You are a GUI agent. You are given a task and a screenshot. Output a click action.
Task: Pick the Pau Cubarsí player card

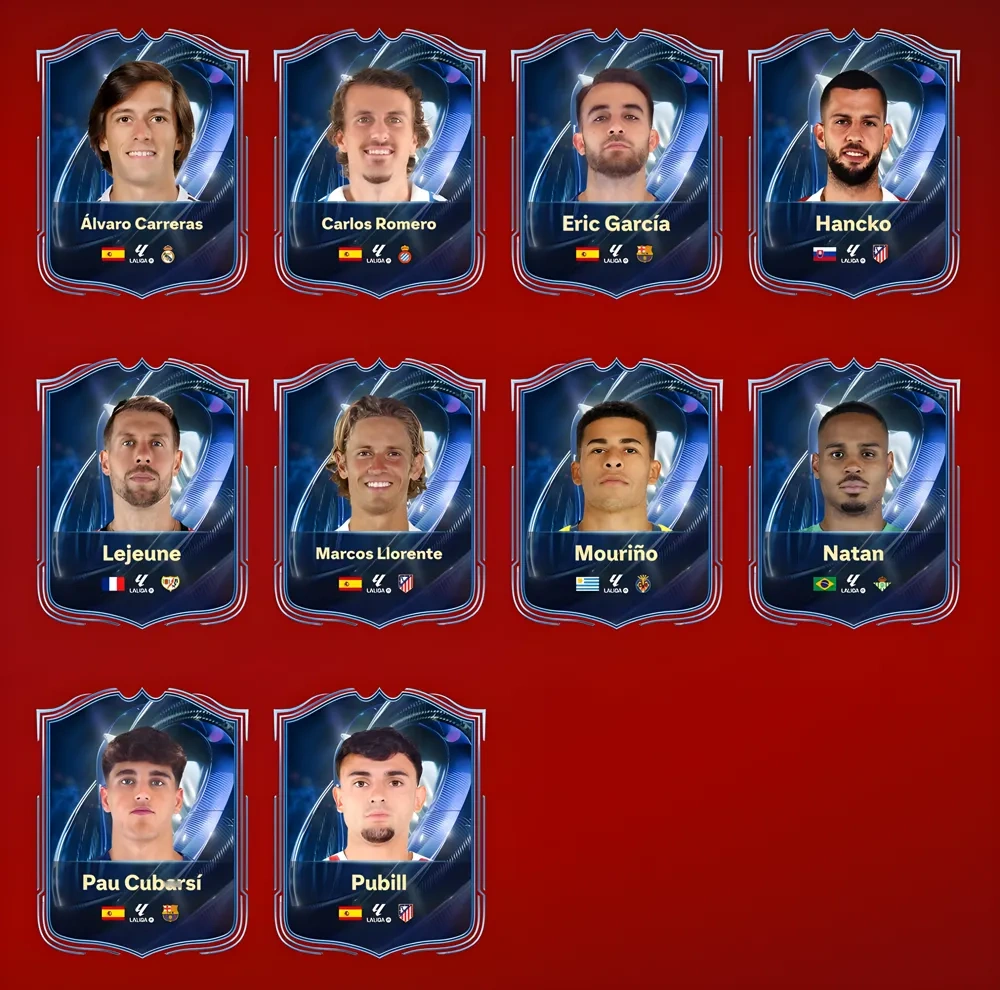pos(142,823)
